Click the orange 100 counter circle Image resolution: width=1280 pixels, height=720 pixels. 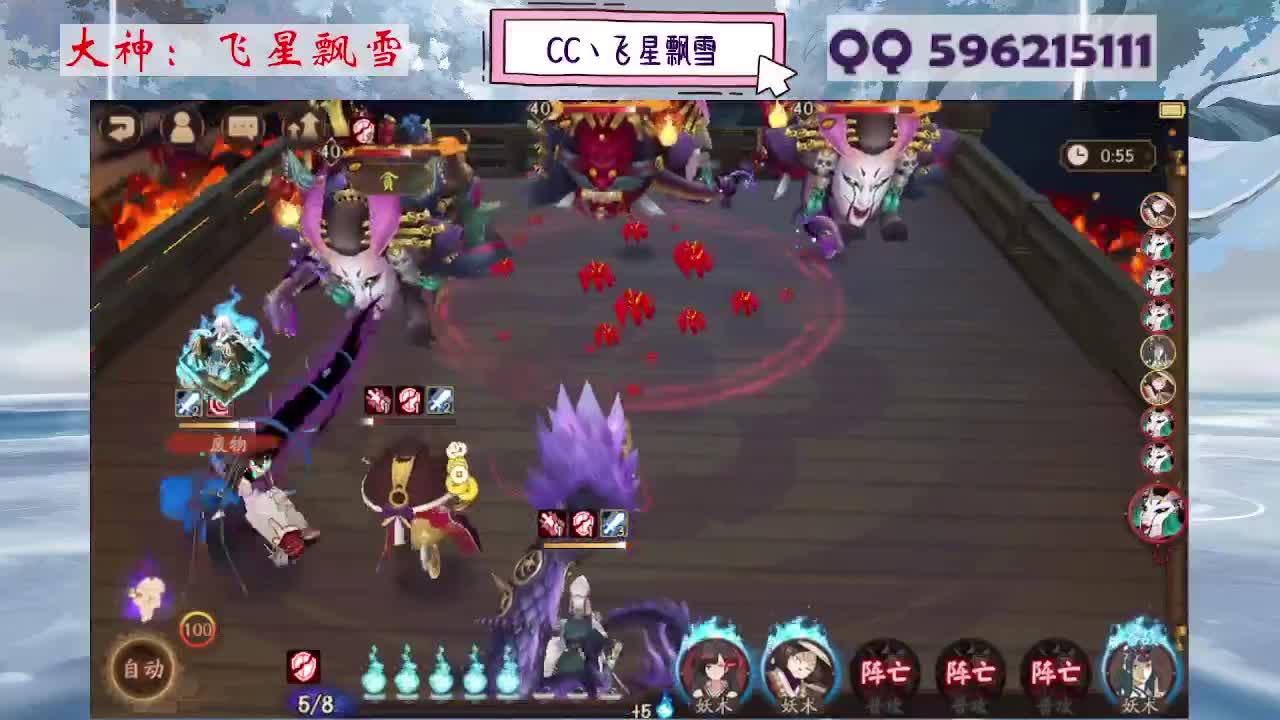click(200, 631)
